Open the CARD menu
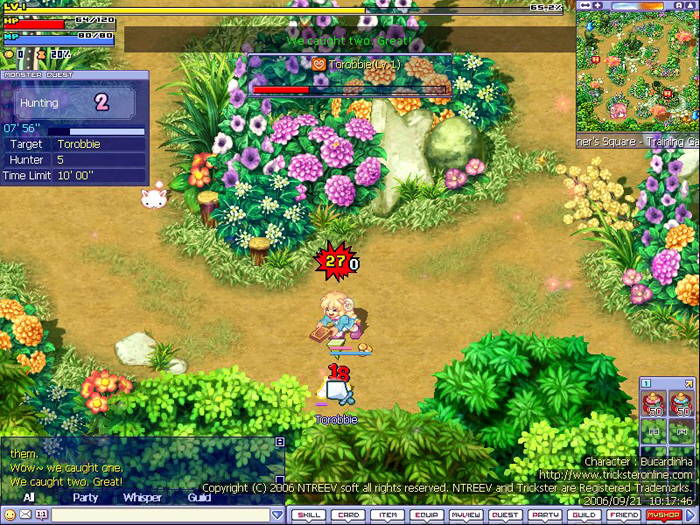Screen dimensions: 700x525 pyautogui.click(x=347, y=515)
